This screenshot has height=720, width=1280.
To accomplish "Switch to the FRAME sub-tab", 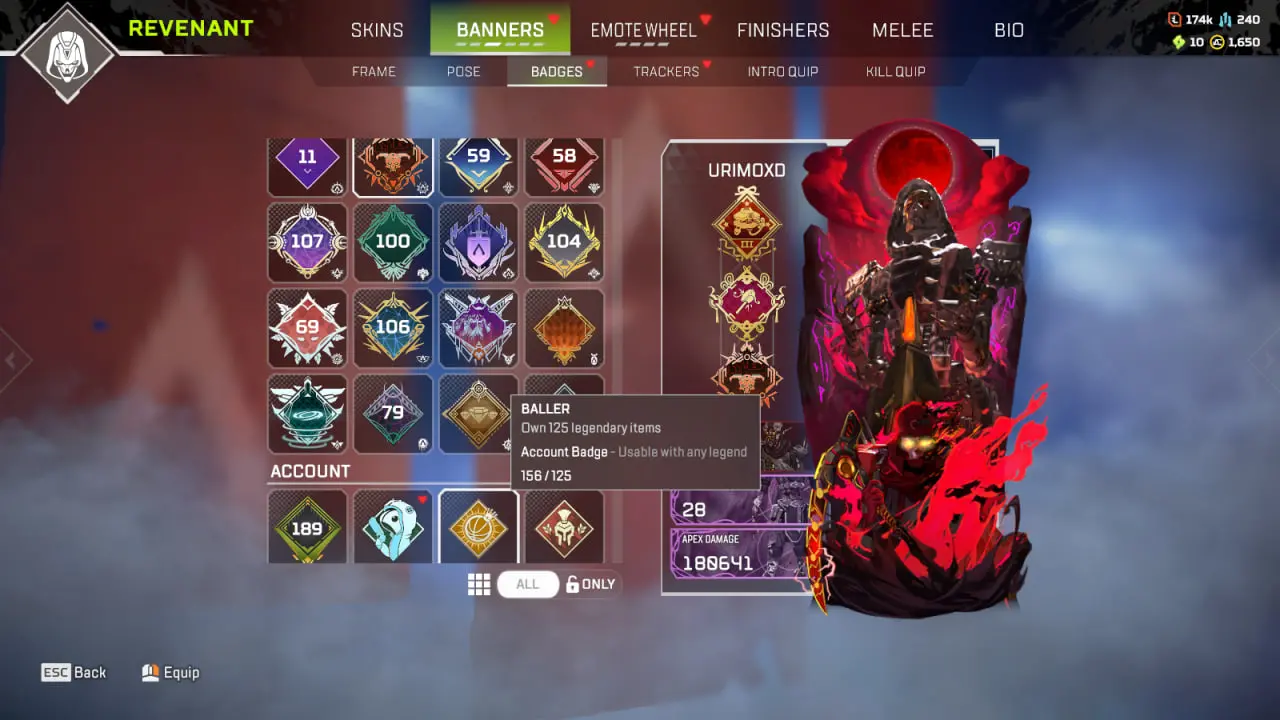I will (373, 71).
